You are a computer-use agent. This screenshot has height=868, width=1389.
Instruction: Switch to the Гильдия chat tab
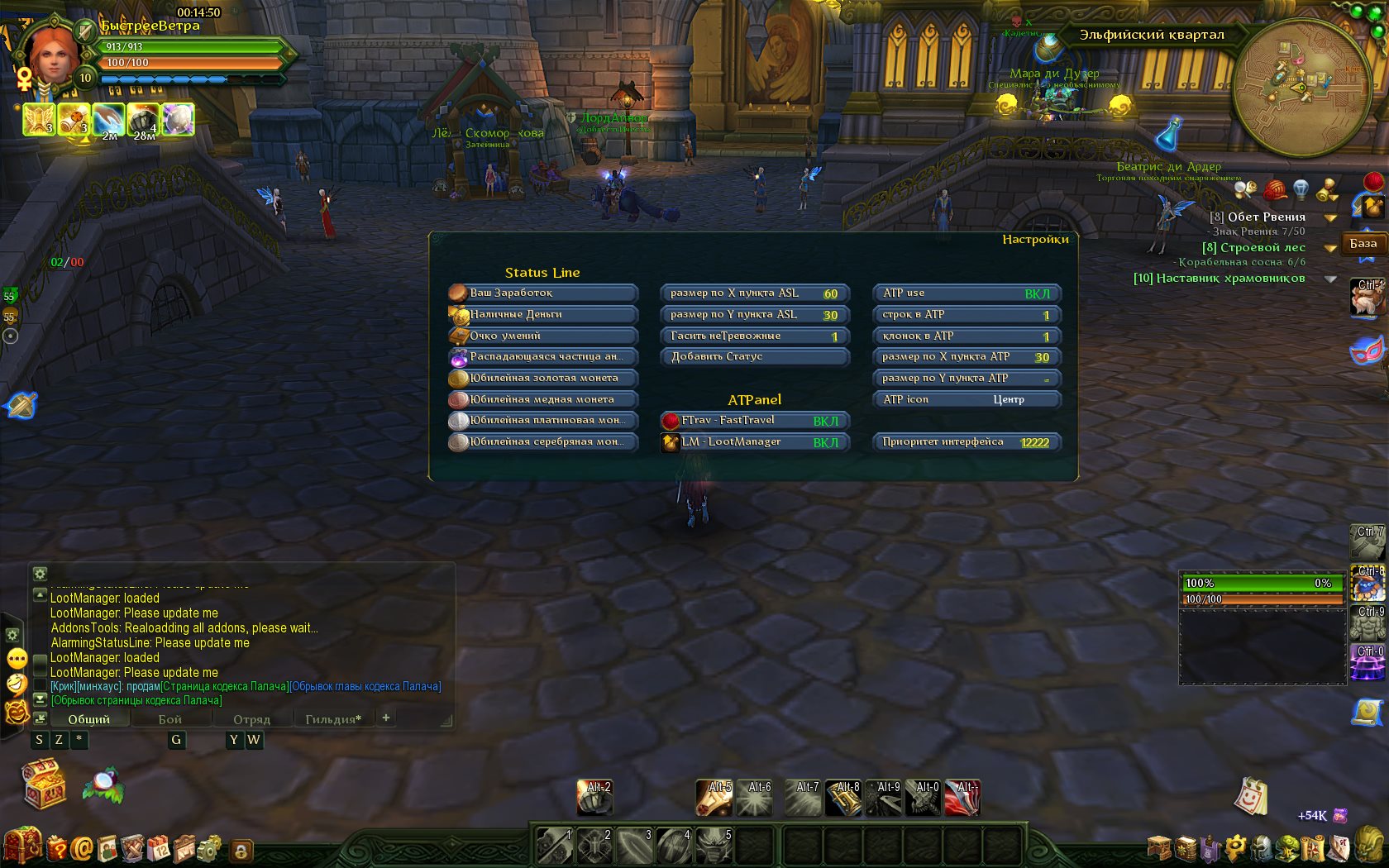332,719
